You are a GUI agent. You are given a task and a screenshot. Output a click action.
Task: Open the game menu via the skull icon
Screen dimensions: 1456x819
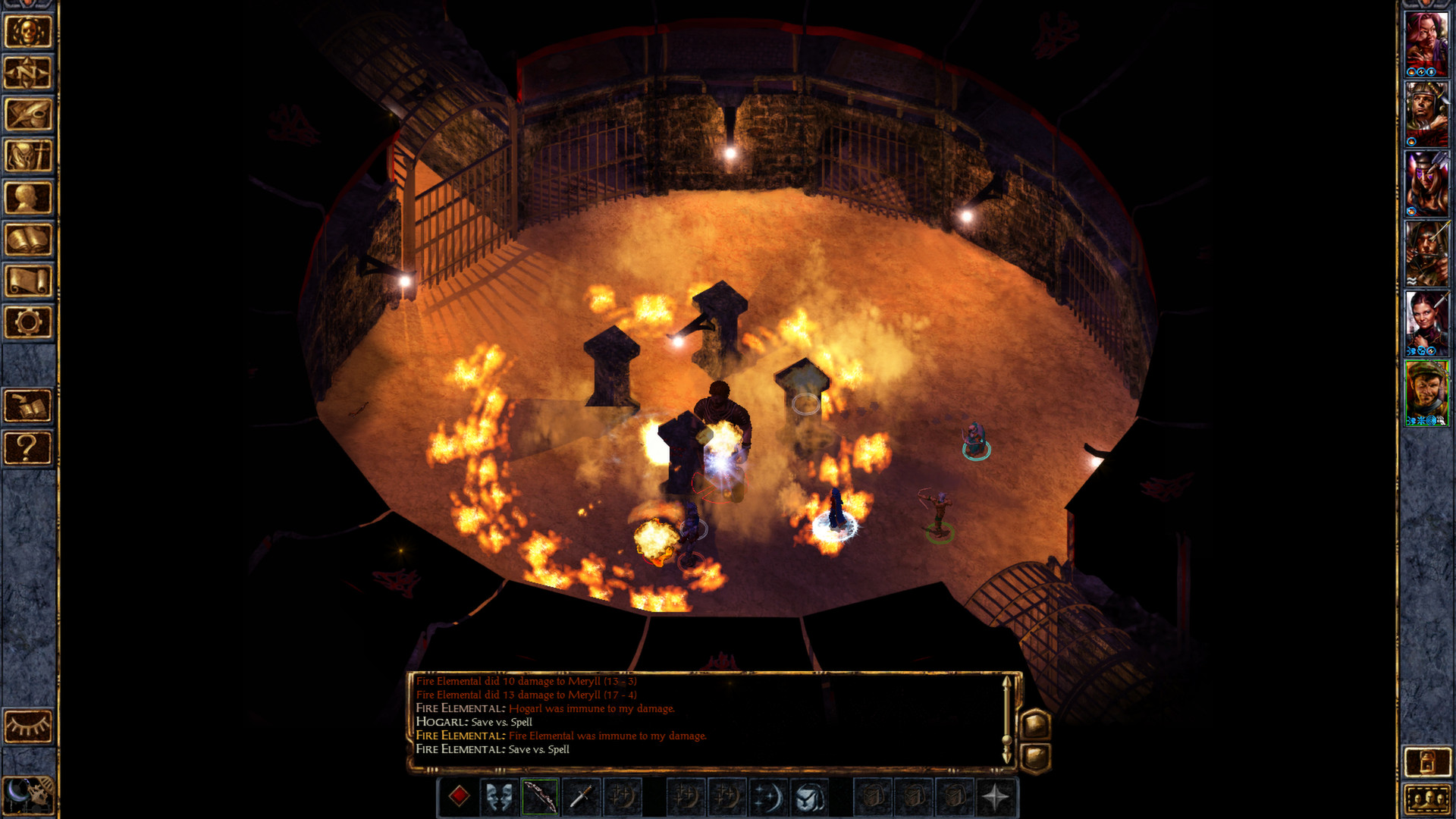(x=28, y=30)
